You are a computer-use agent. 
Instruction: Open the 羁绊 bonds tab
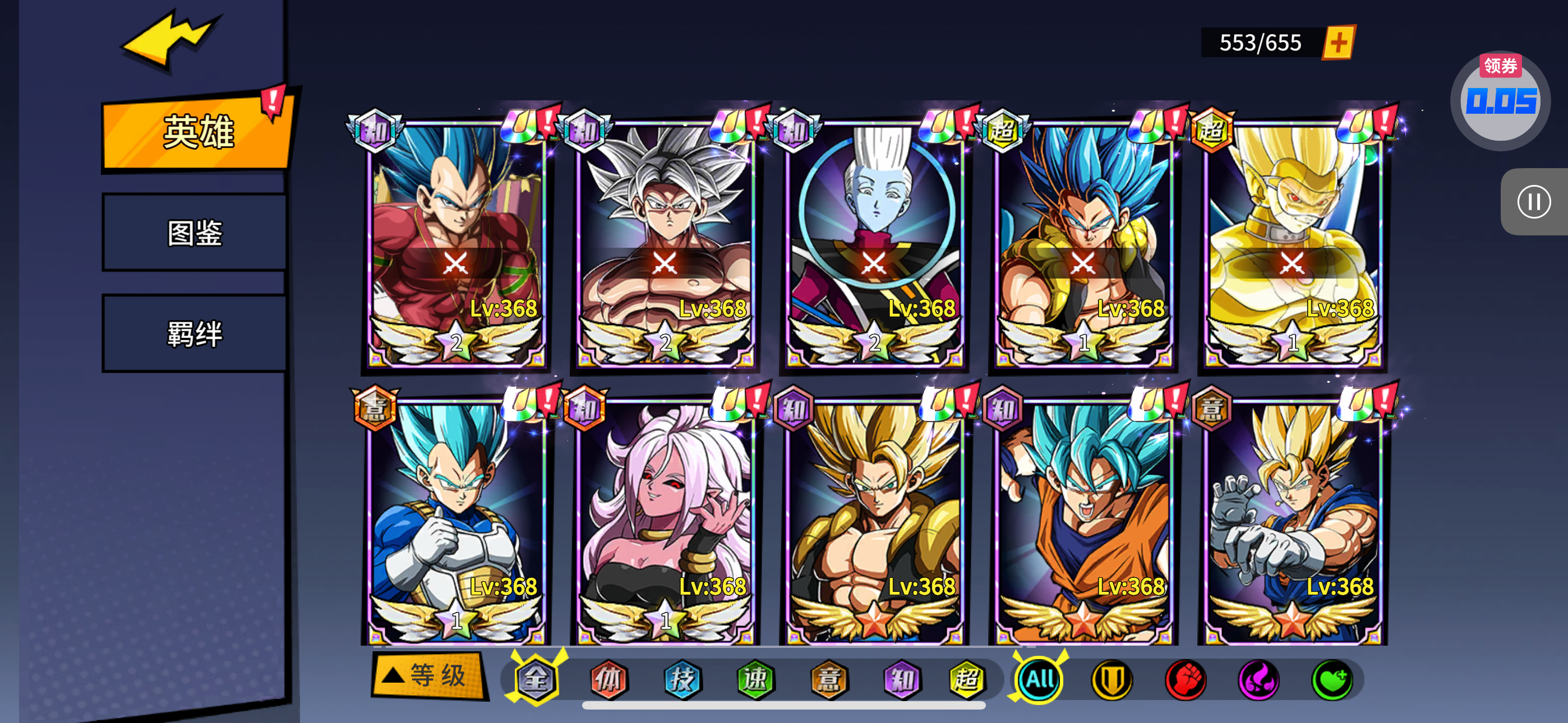pyautogui.click(x=195, y=333)
